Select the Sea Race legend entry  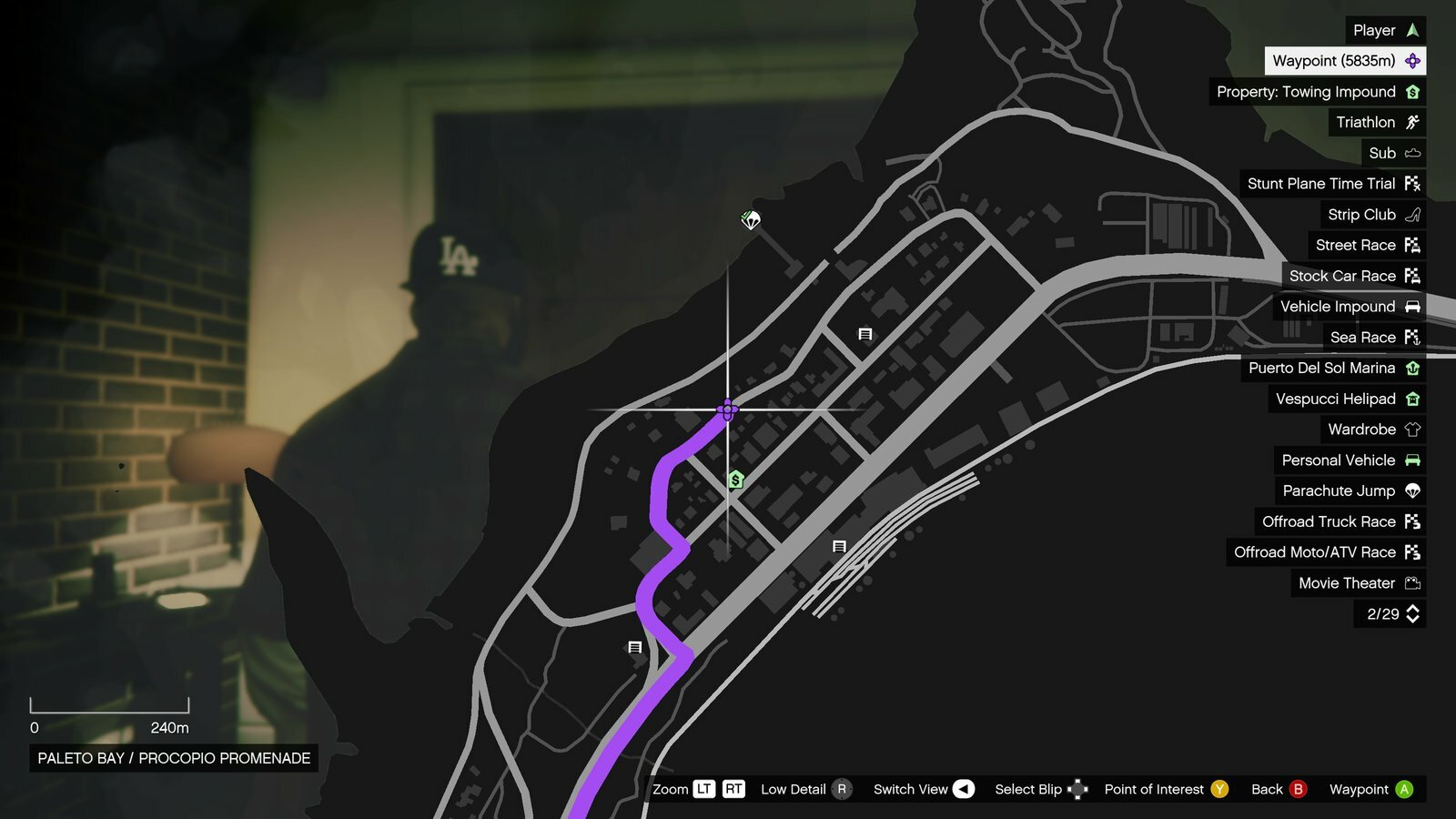[x=1373, y=338]
